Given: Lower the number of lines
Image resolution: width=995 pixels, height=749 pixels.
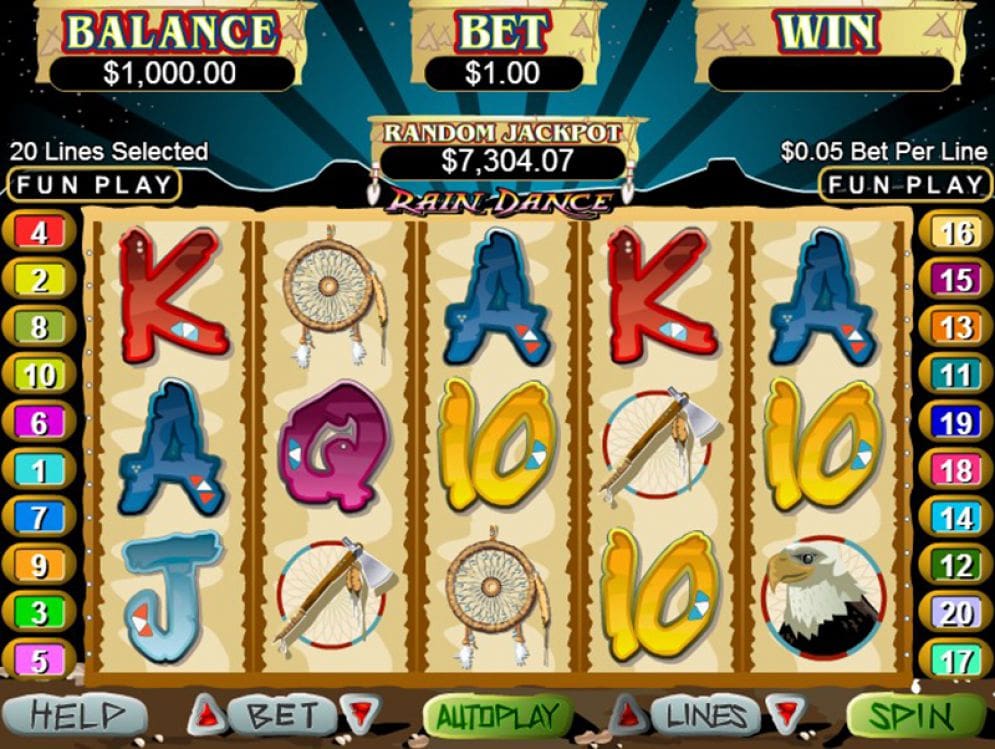Looking at the screenshot, I should click(x=783, y=715).
